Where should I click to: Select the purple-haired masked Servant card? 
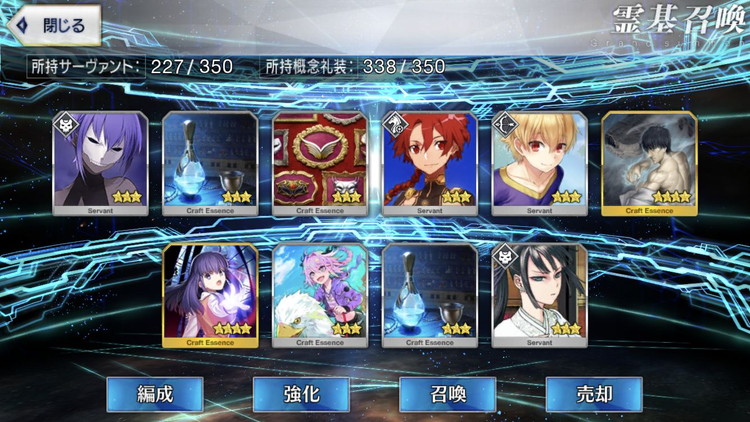click(x=100, y=163)
